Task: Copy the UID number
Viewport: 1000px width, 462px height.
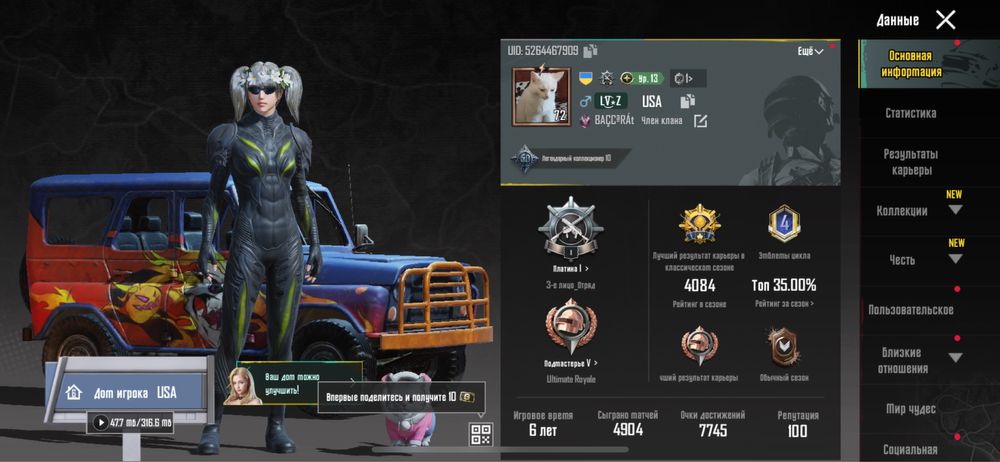Action: tap(591, 51)
